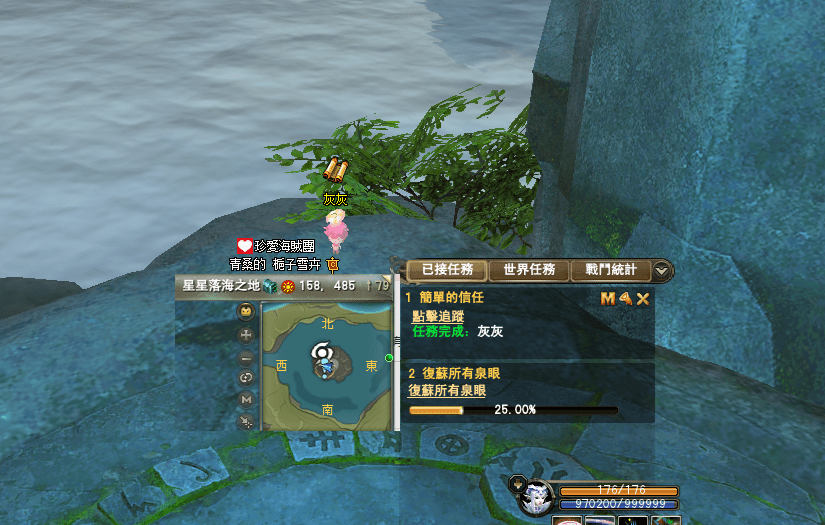Click the bottom minimap side button
The image size is (825, 525).
click(x=246, y=422)
